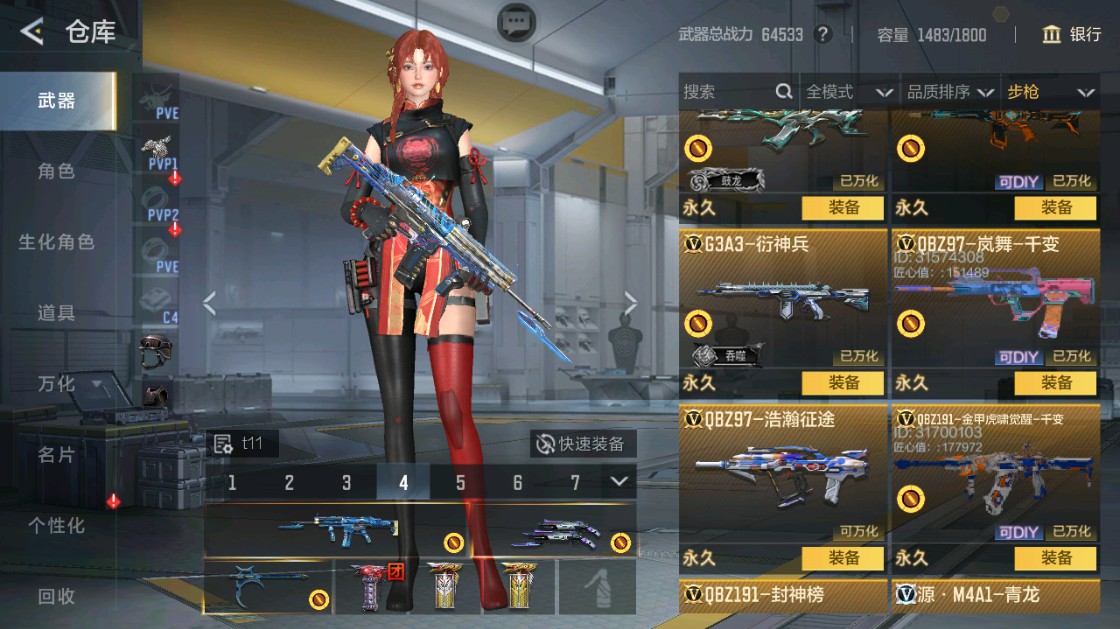Image resolution: width=1120 pixels, height=629 pixels.
Task: Show the 回收 recycle tab
Action: point(56,596)
